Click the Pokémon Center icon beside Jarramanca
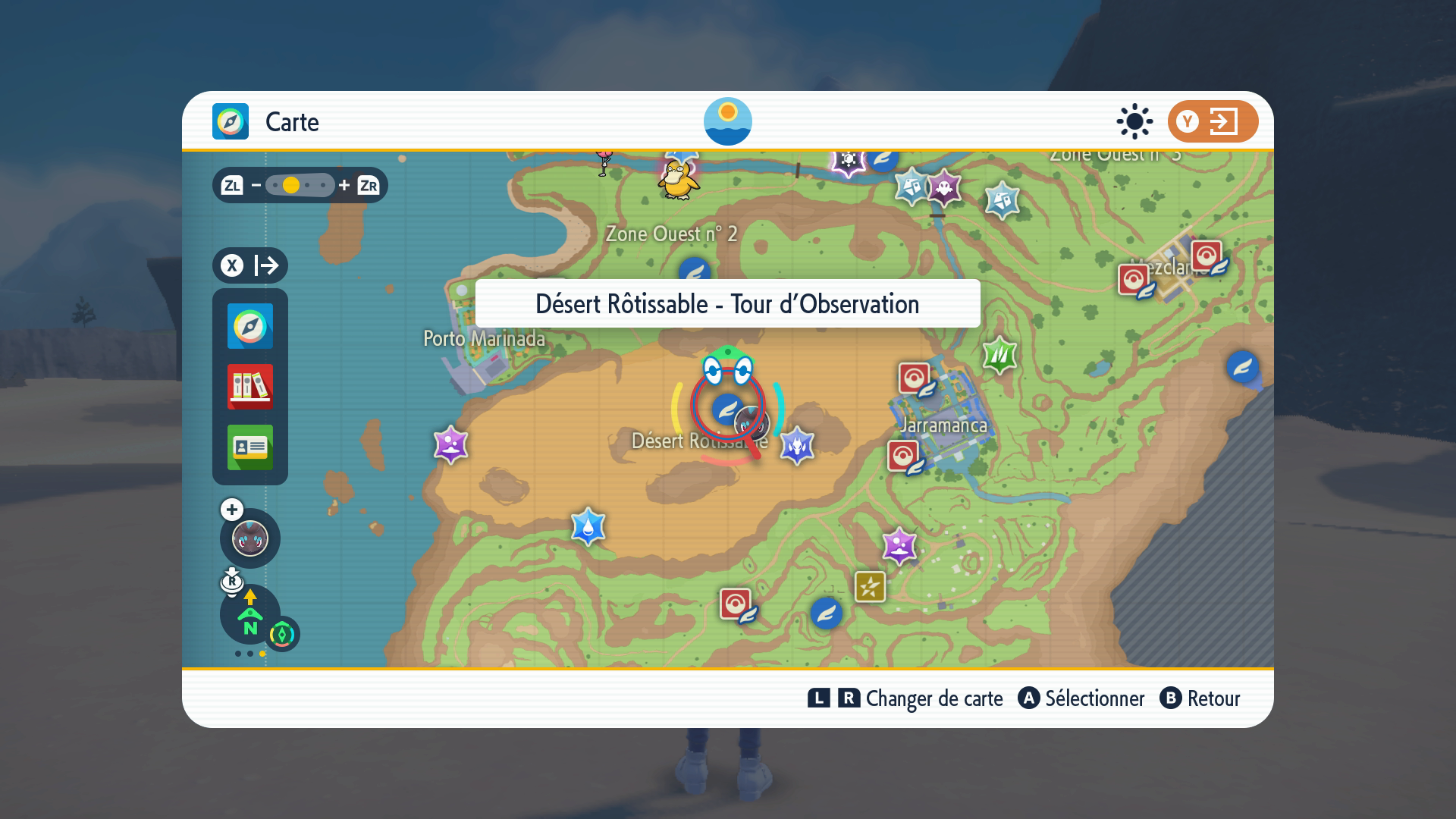 [913, 375]
